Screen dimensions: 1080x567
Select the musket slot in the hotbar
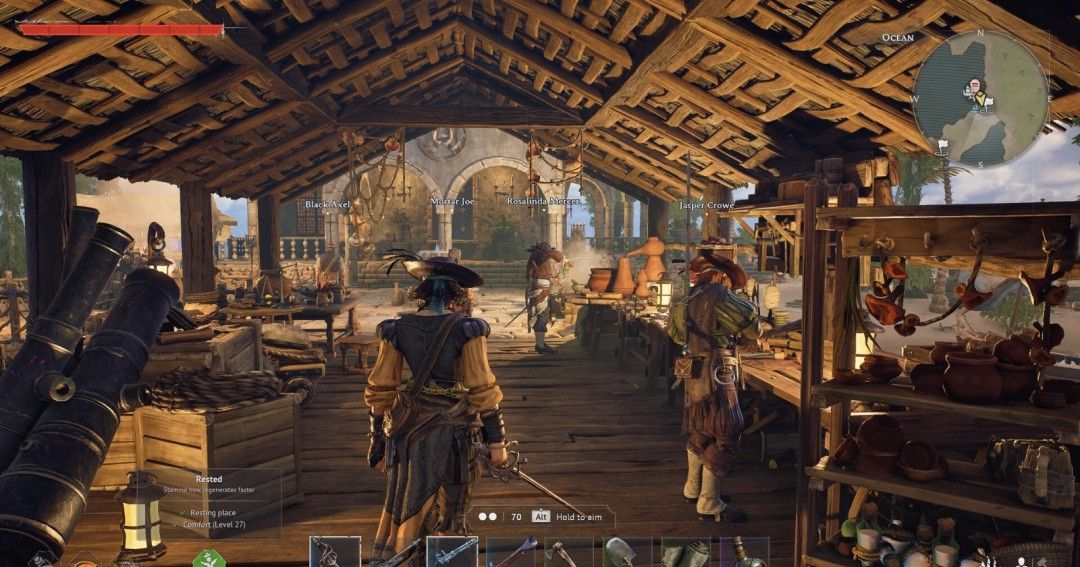pyautogui.click(x=452, y=553)
